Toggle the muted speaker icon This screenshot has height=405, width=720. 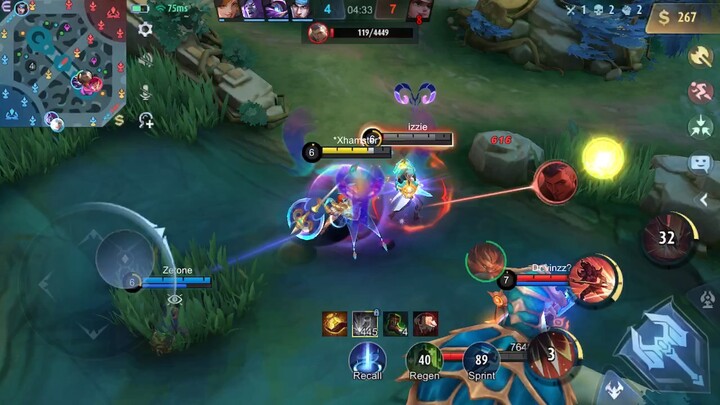click(x=146, y=60)
